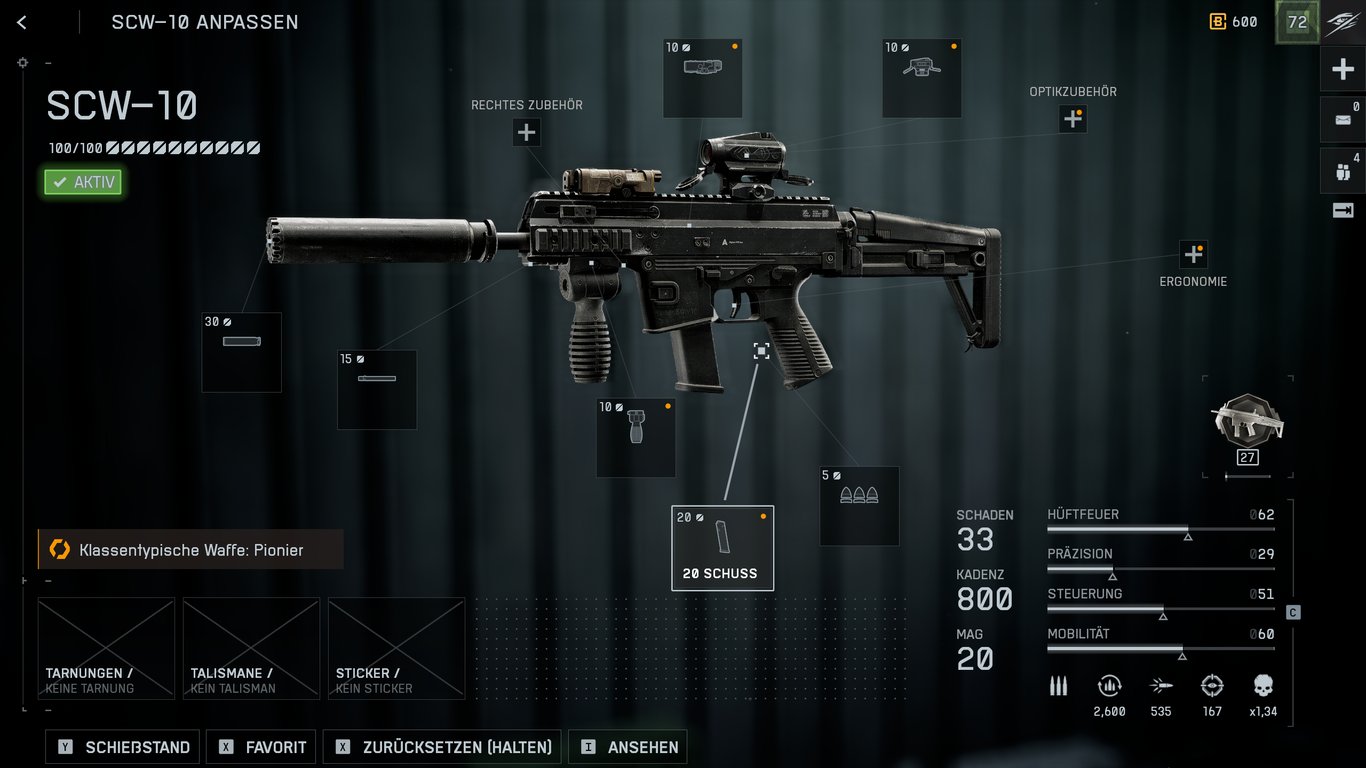Select the 20 Schuss magazine slot
The image size is (1366, 768).
(722, 548)
